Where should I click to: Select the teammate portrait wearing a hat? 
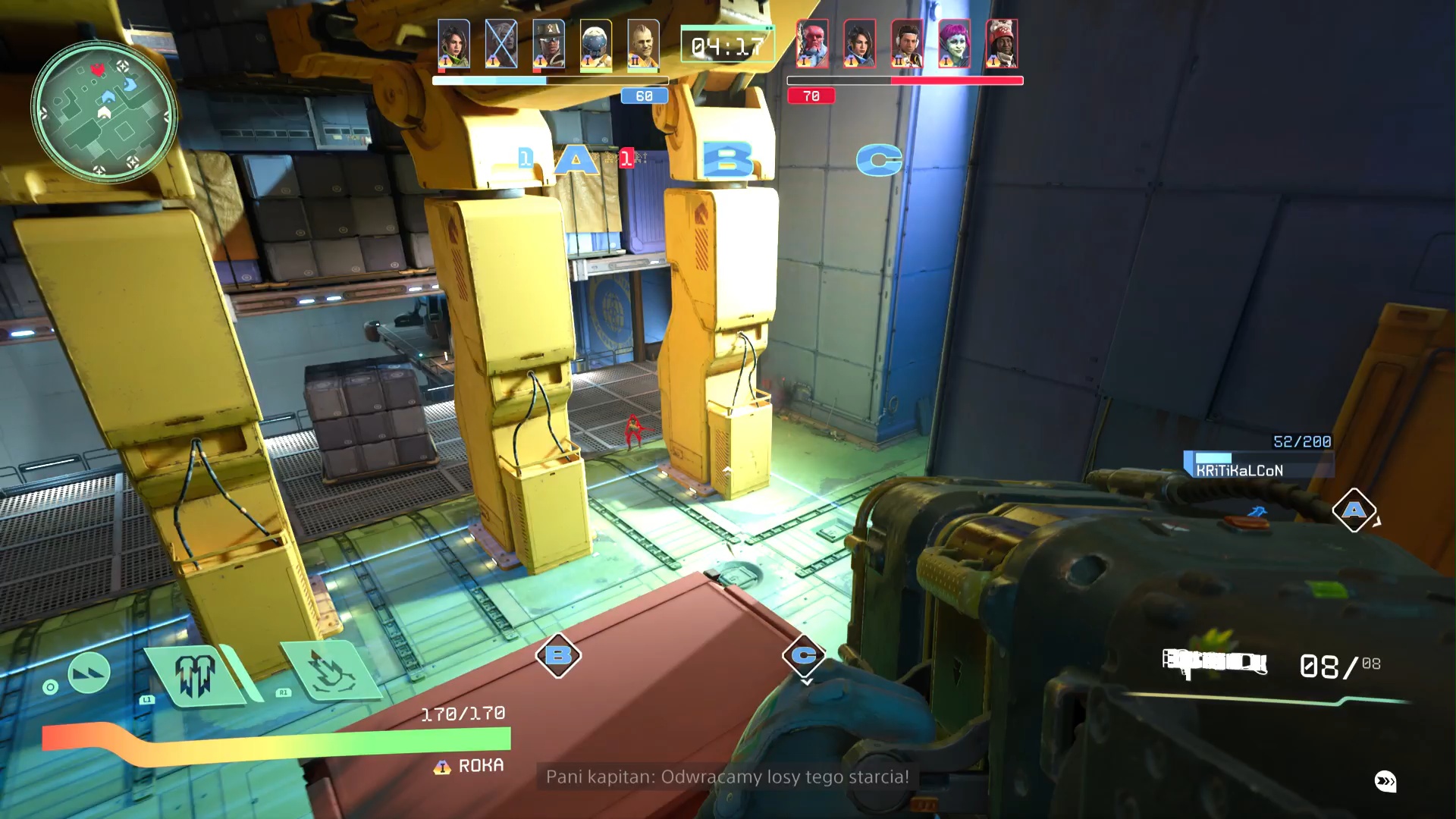point(548,44)
